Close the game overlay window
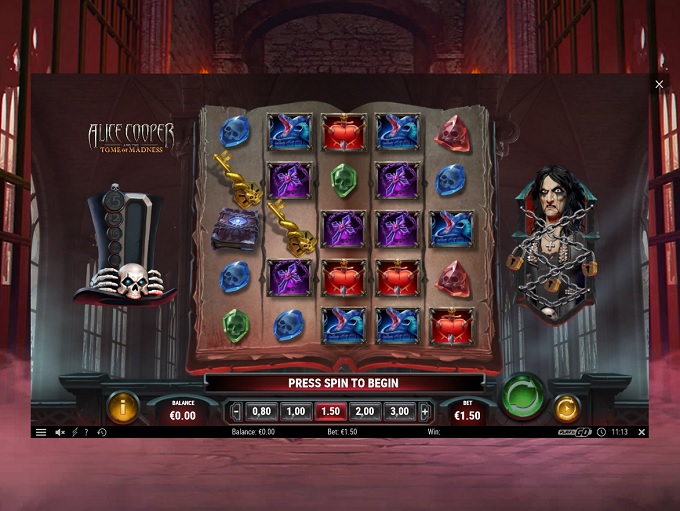The height and width of the screenshot is (511, 680). point(659,85)
